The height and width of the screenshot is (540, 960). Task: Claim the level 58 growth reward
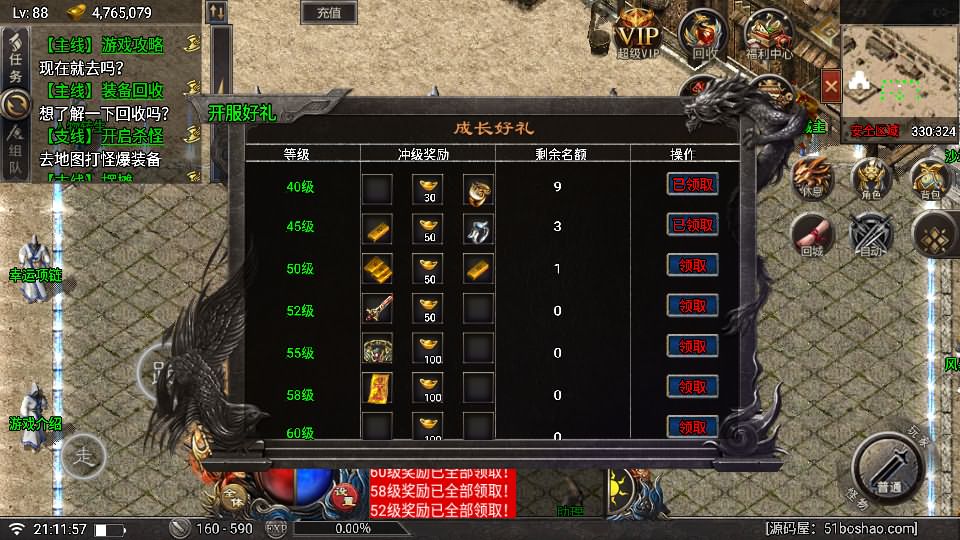click(693, 386)
